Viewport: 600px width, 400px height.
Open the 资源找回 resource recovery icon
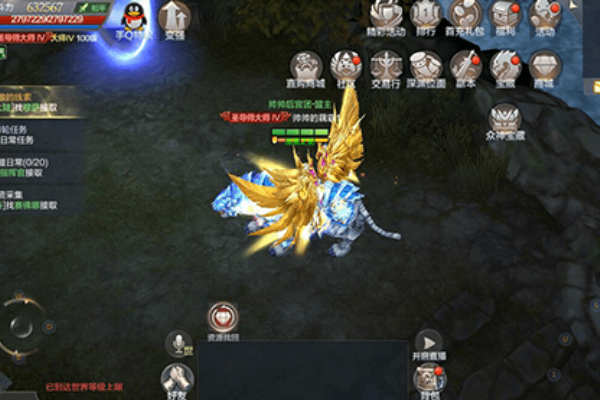point(223,319)
